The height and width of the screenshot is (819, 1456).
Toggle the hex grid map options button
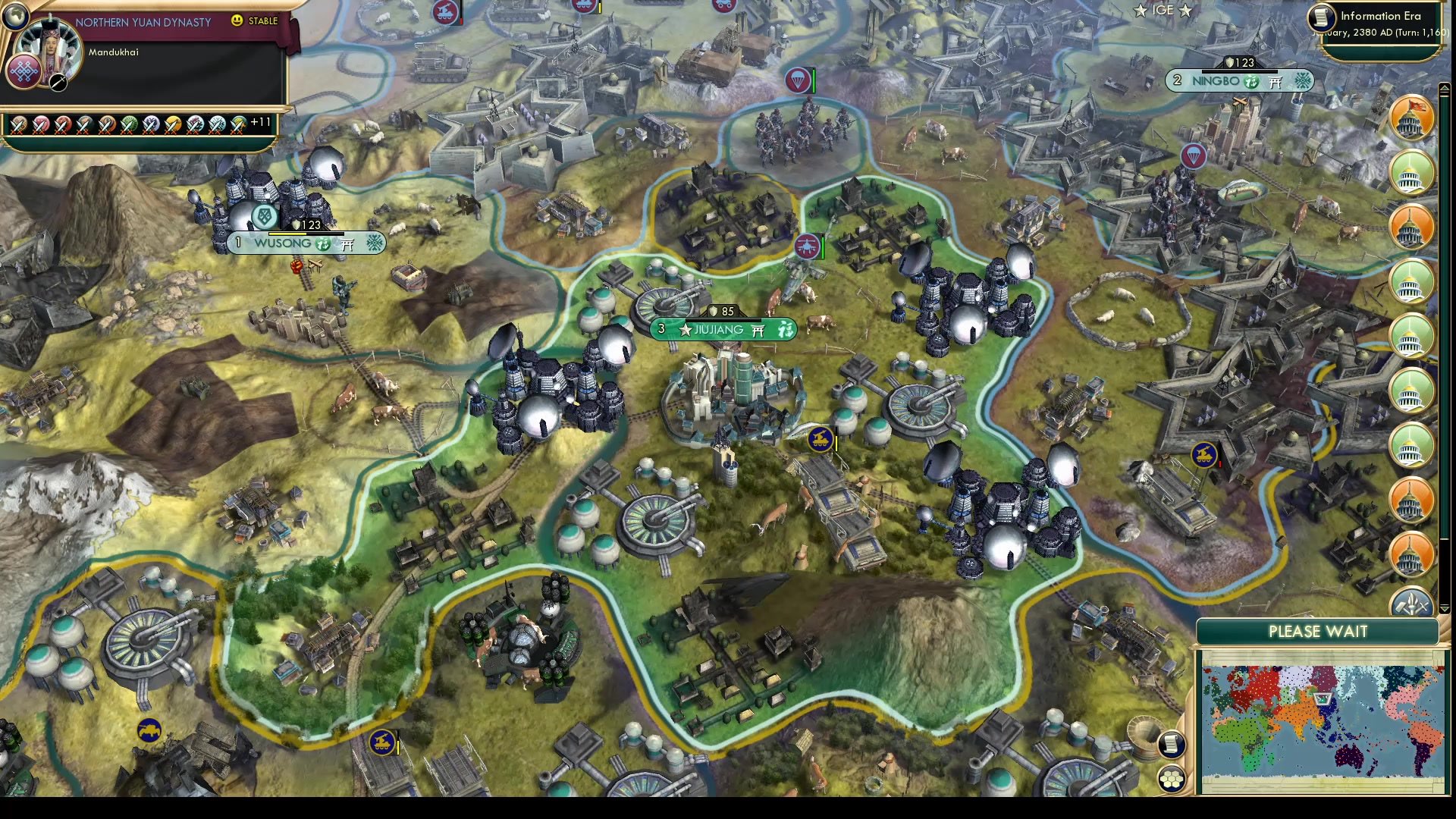(x=1172, y=779)
